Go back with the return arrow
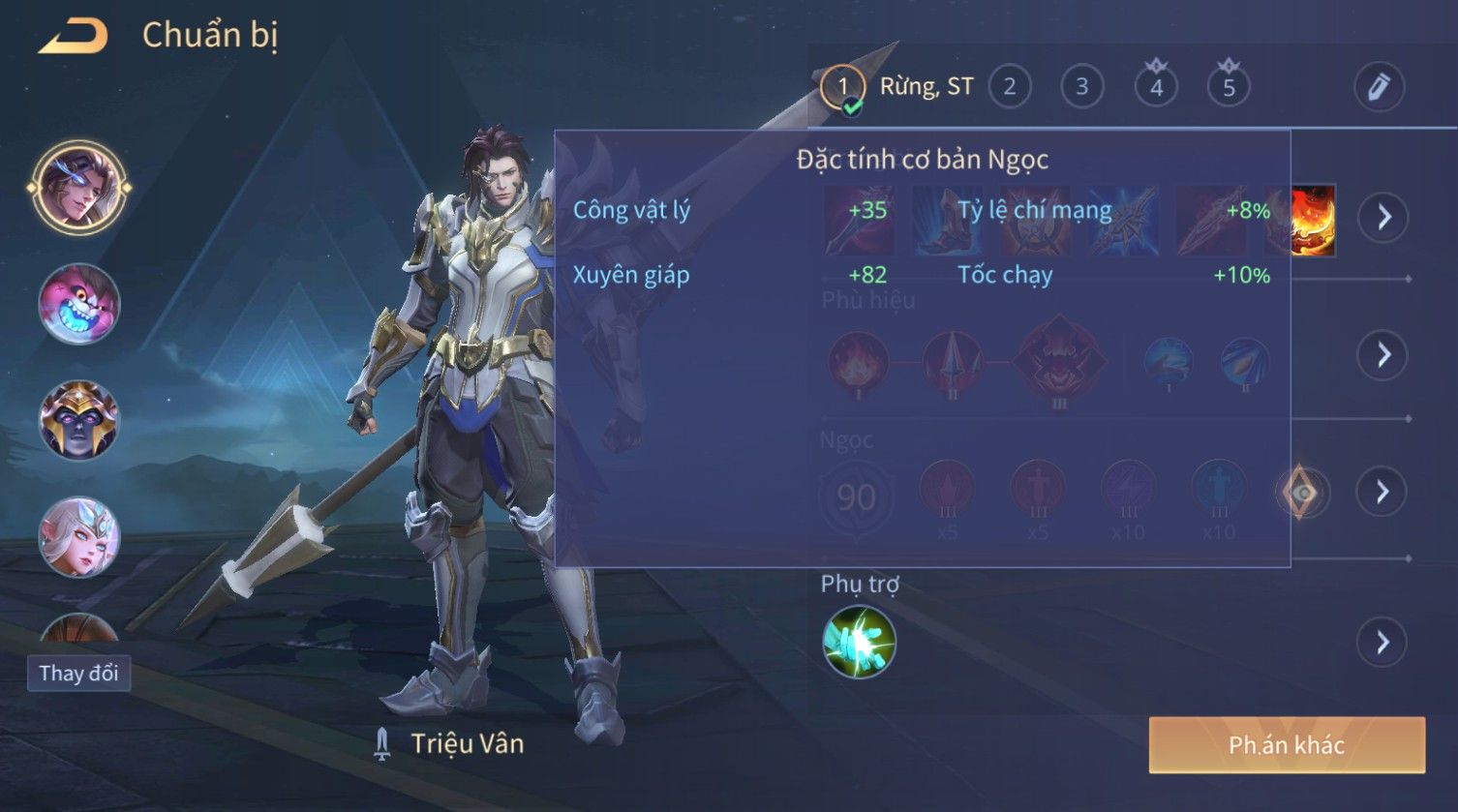The image size is (1458, 812). (73, 37)
